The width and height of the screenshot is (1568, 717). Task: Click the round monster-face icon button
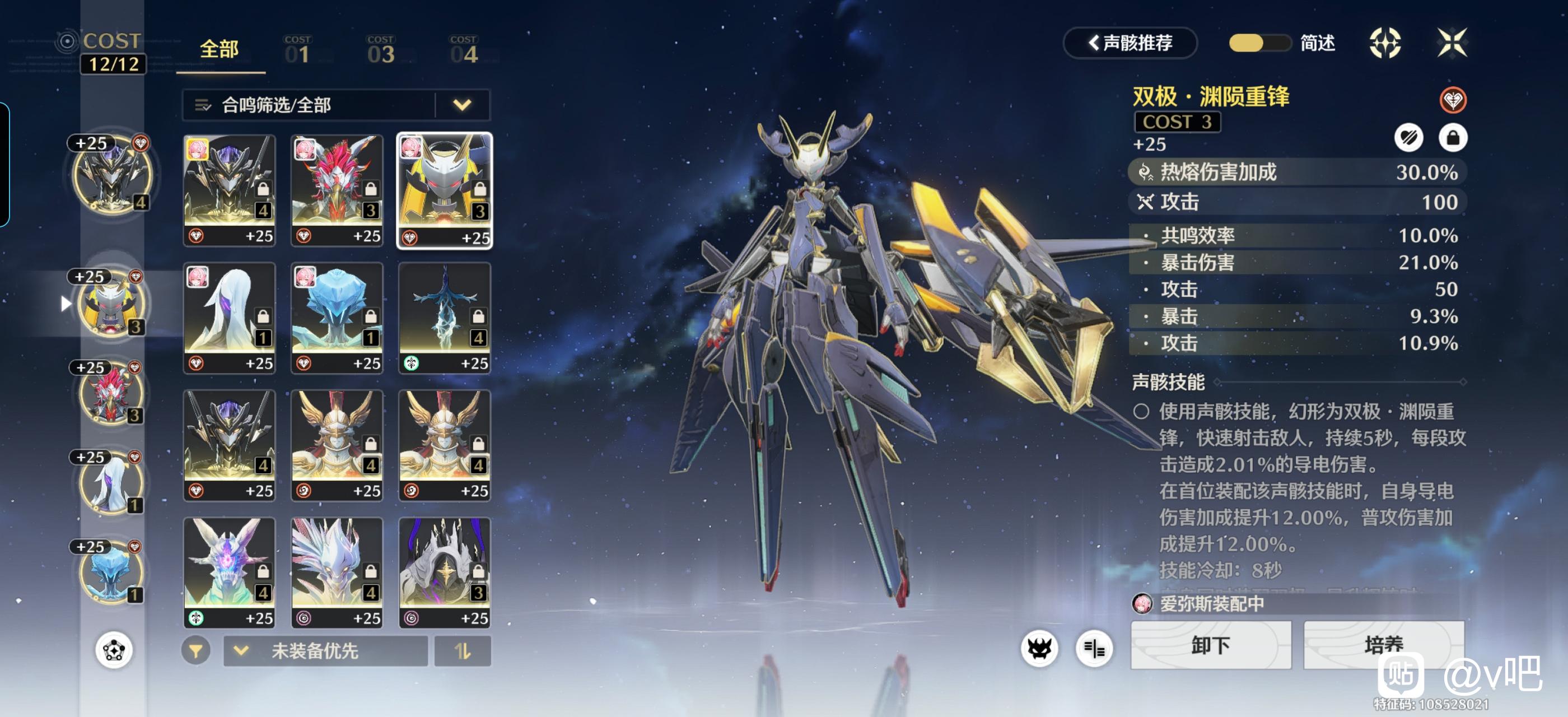tap(1039, 649)
